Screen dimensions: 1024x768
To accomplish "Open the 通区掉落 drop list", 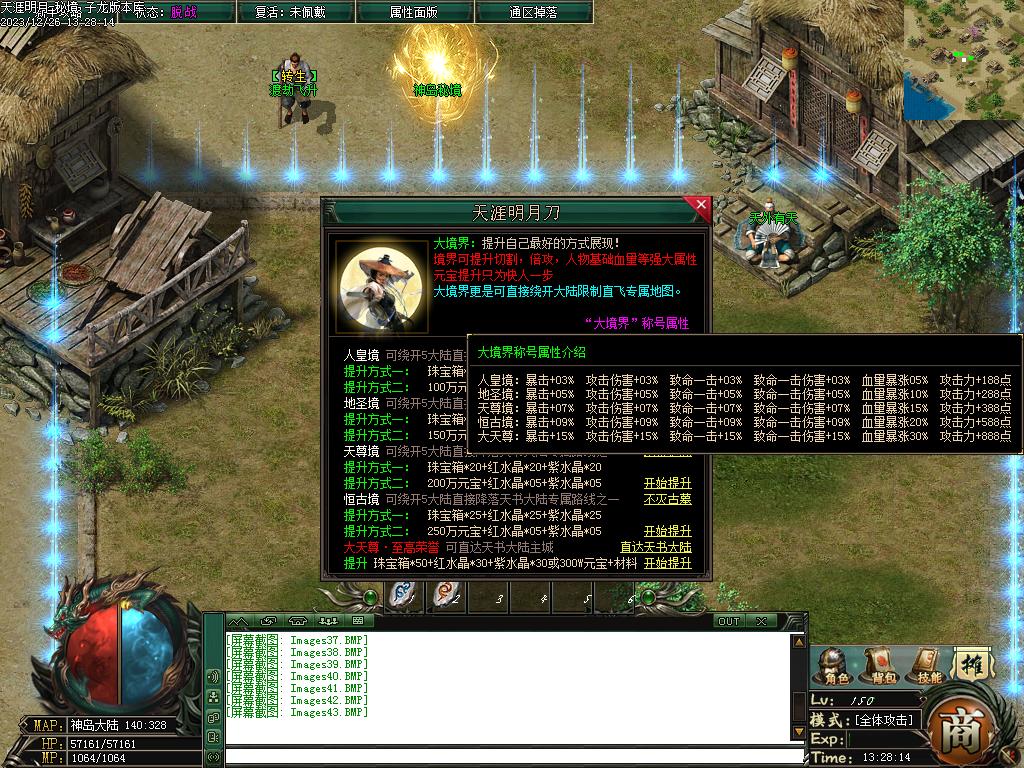I will (533, 12).
